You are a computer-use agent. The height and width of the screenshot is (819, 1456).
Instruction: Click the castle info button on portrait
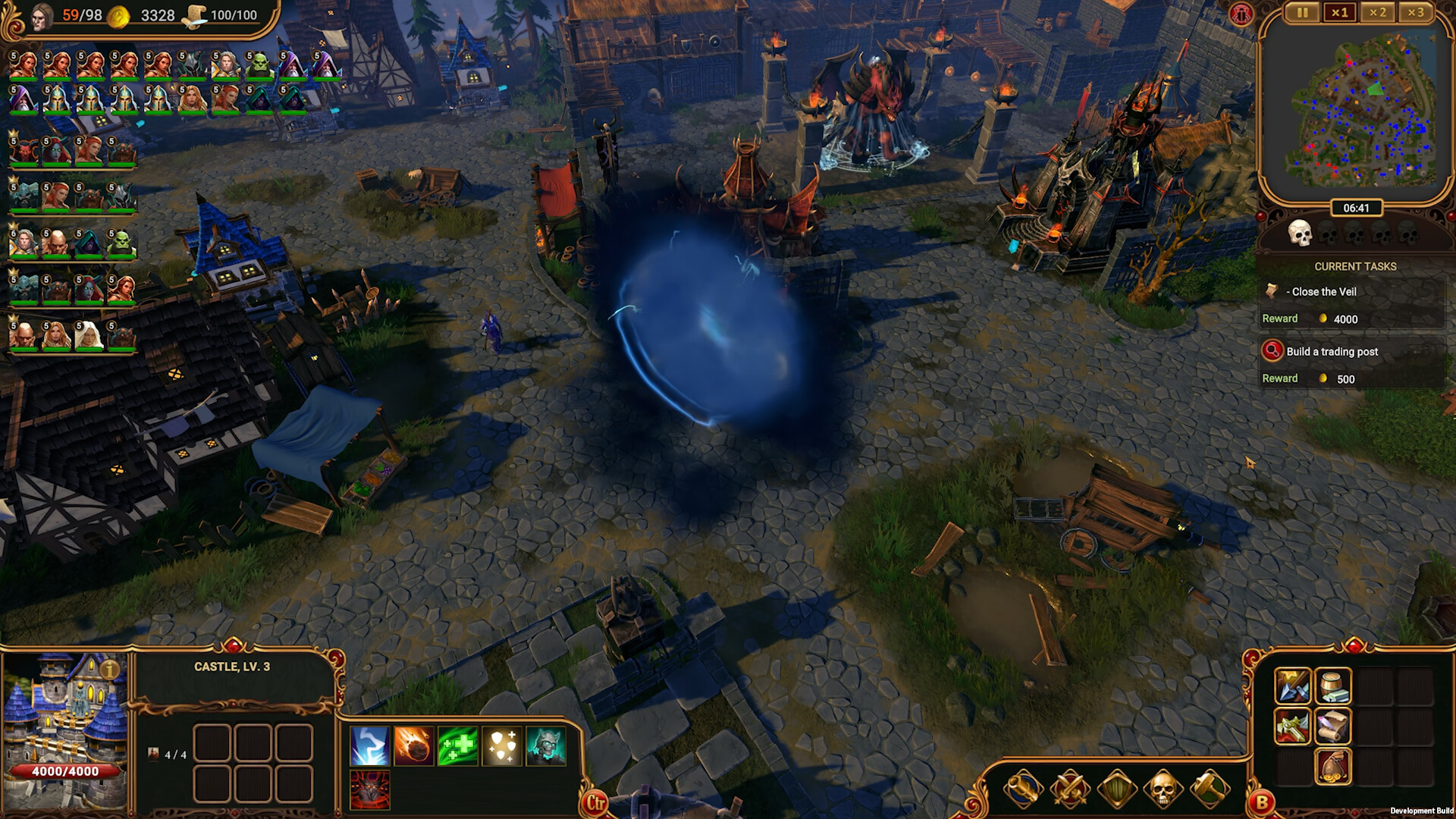(109, 670)
